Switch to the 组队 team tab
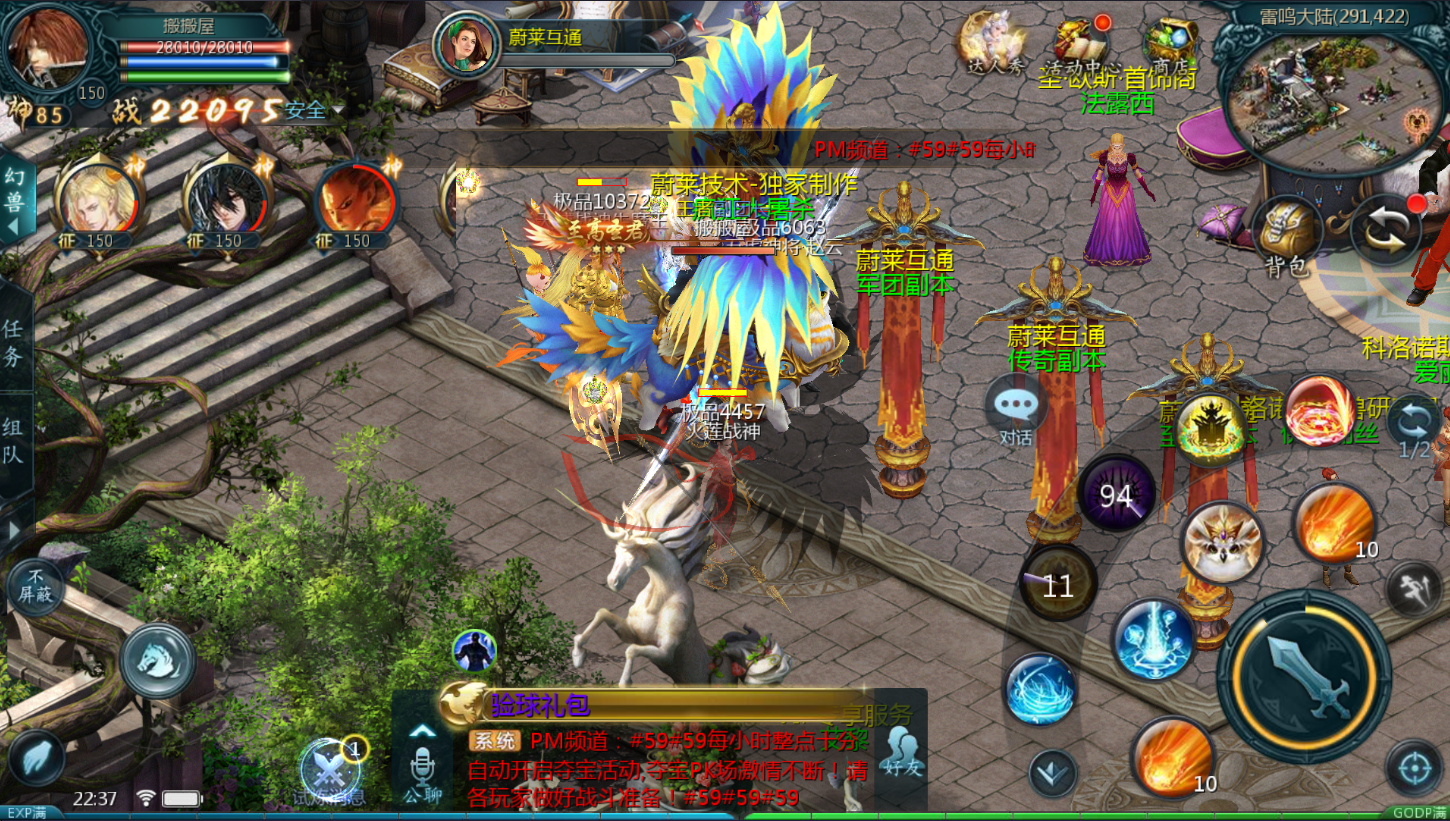 (x=14, y=440)
